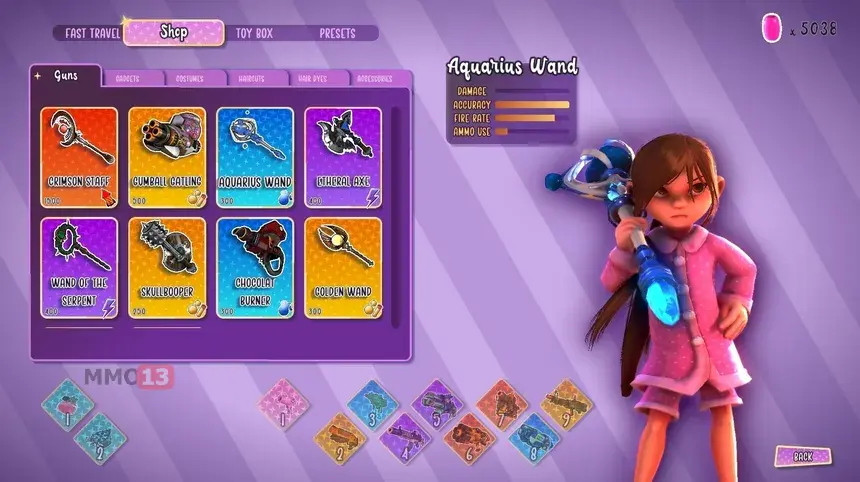Open the Presets tab

point(337,33)
